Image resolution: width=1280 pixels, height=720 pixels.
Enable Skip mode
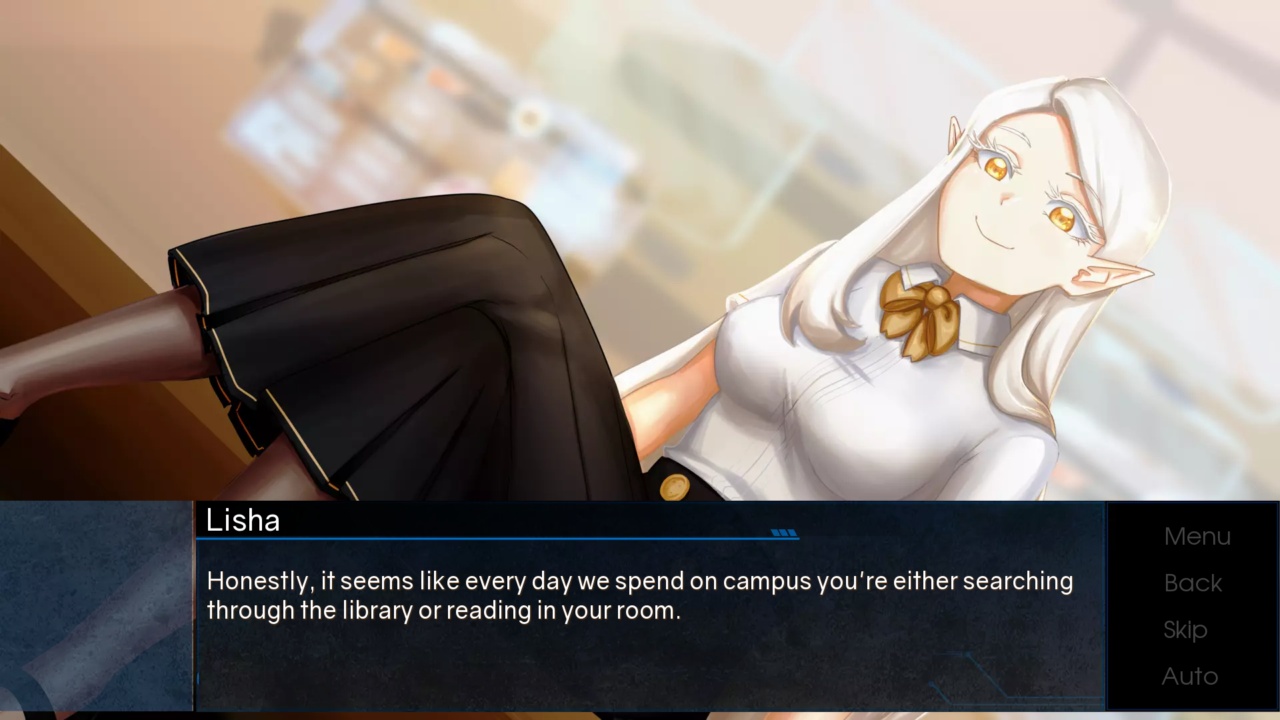[x=1185, y=630]
